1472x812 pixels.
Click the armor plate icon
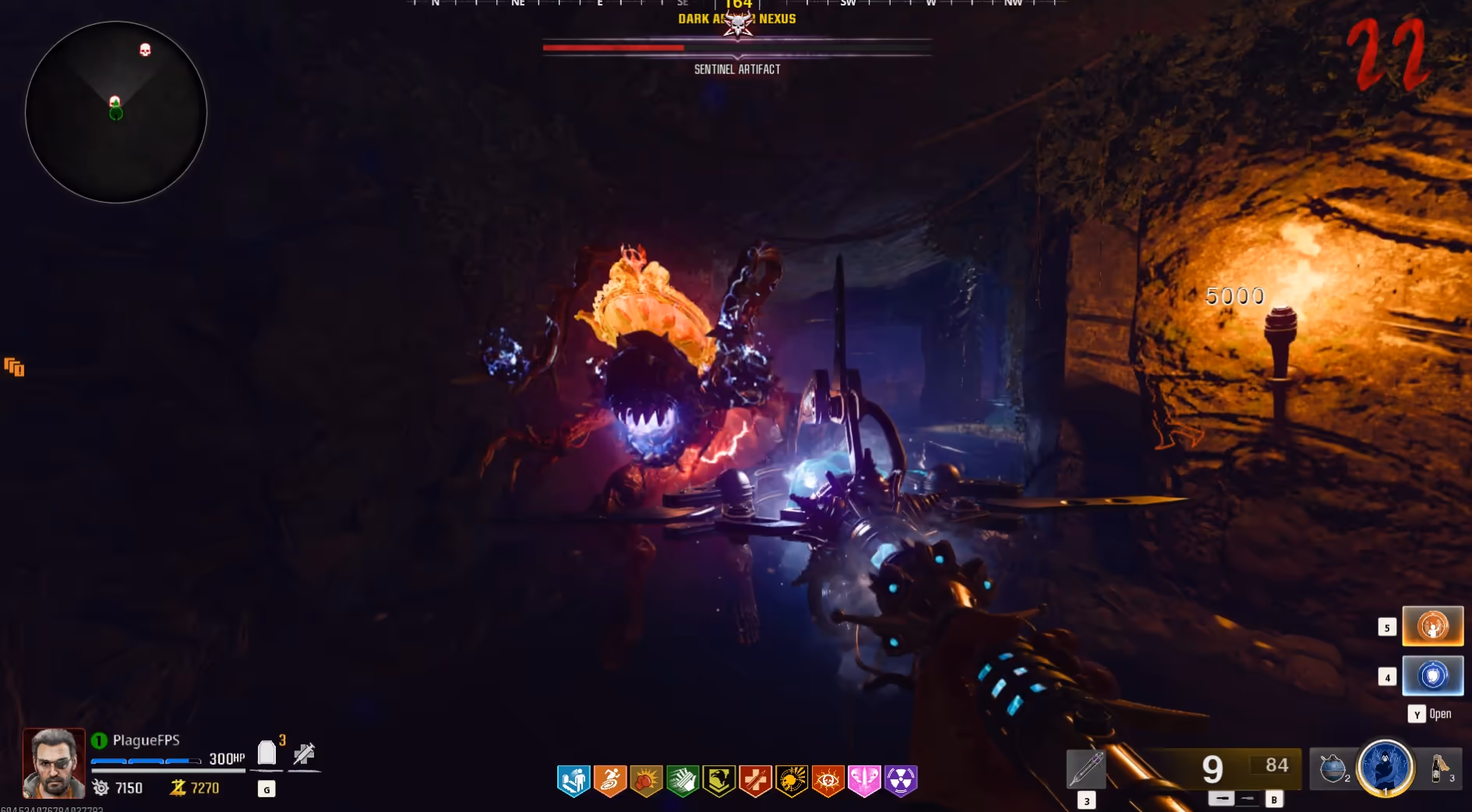[x=267, y=754]
